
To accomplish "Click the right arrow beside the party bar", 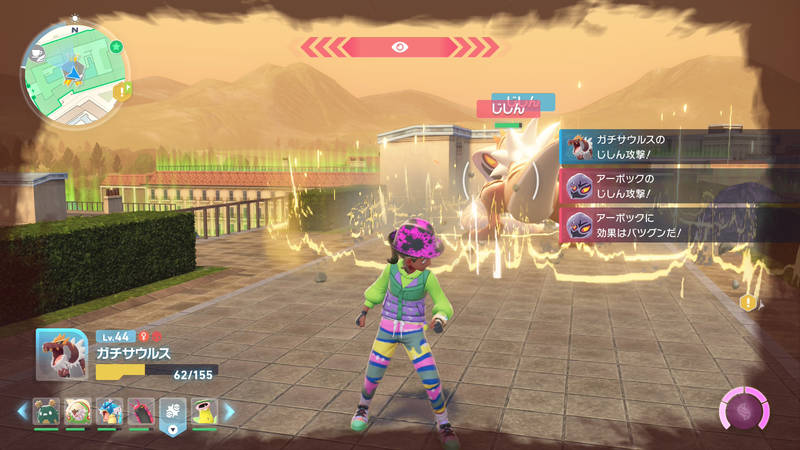I will [x=229, y=411].
